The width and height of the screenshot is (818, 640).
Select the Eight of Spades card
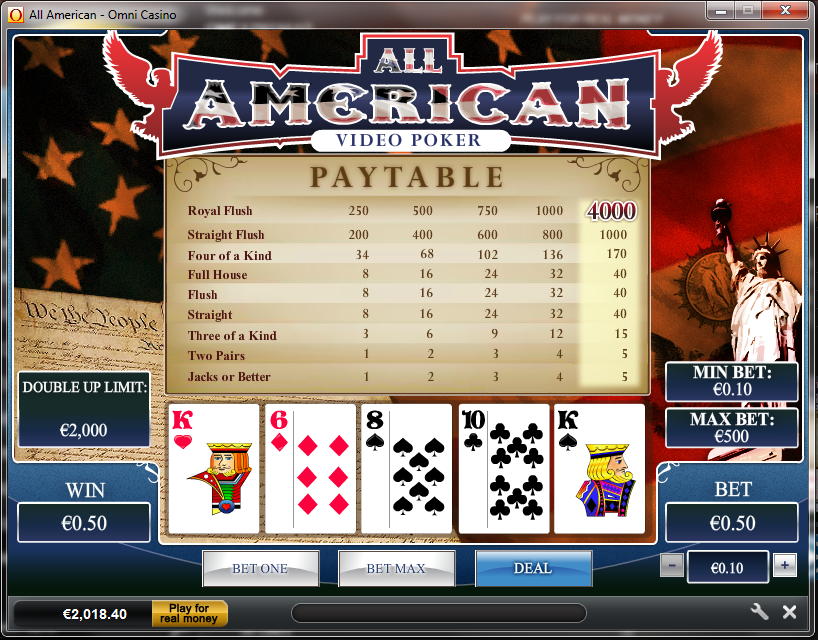point(406,468)
